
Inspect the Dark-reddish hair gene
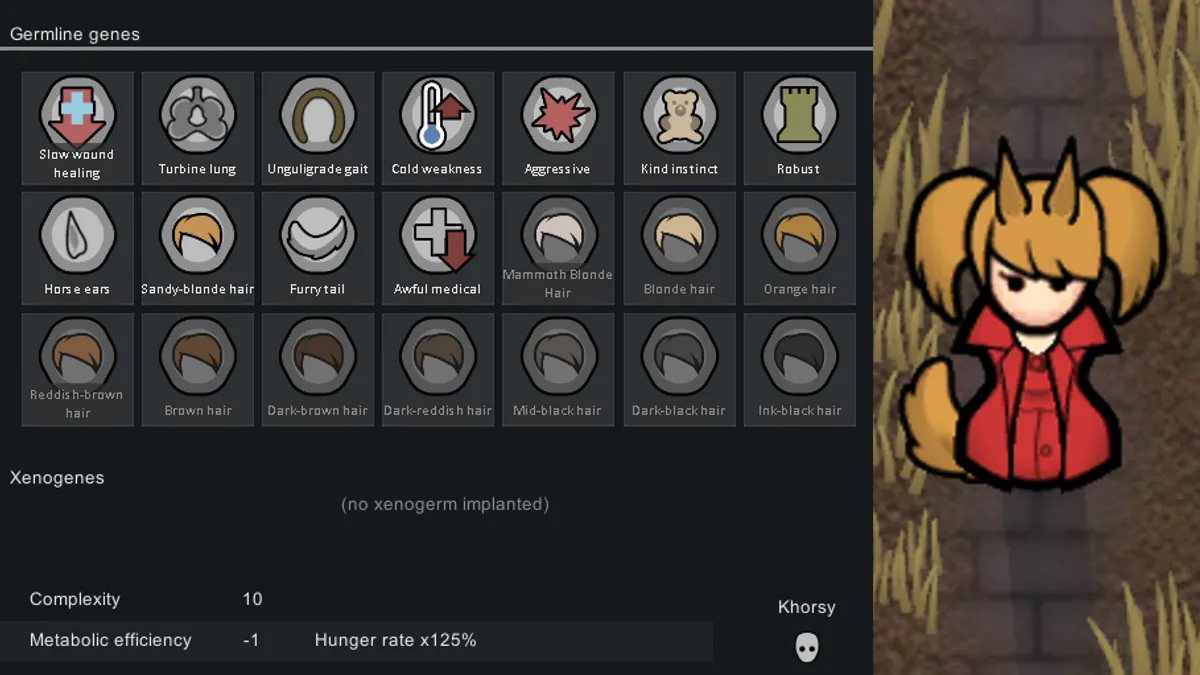438,369
